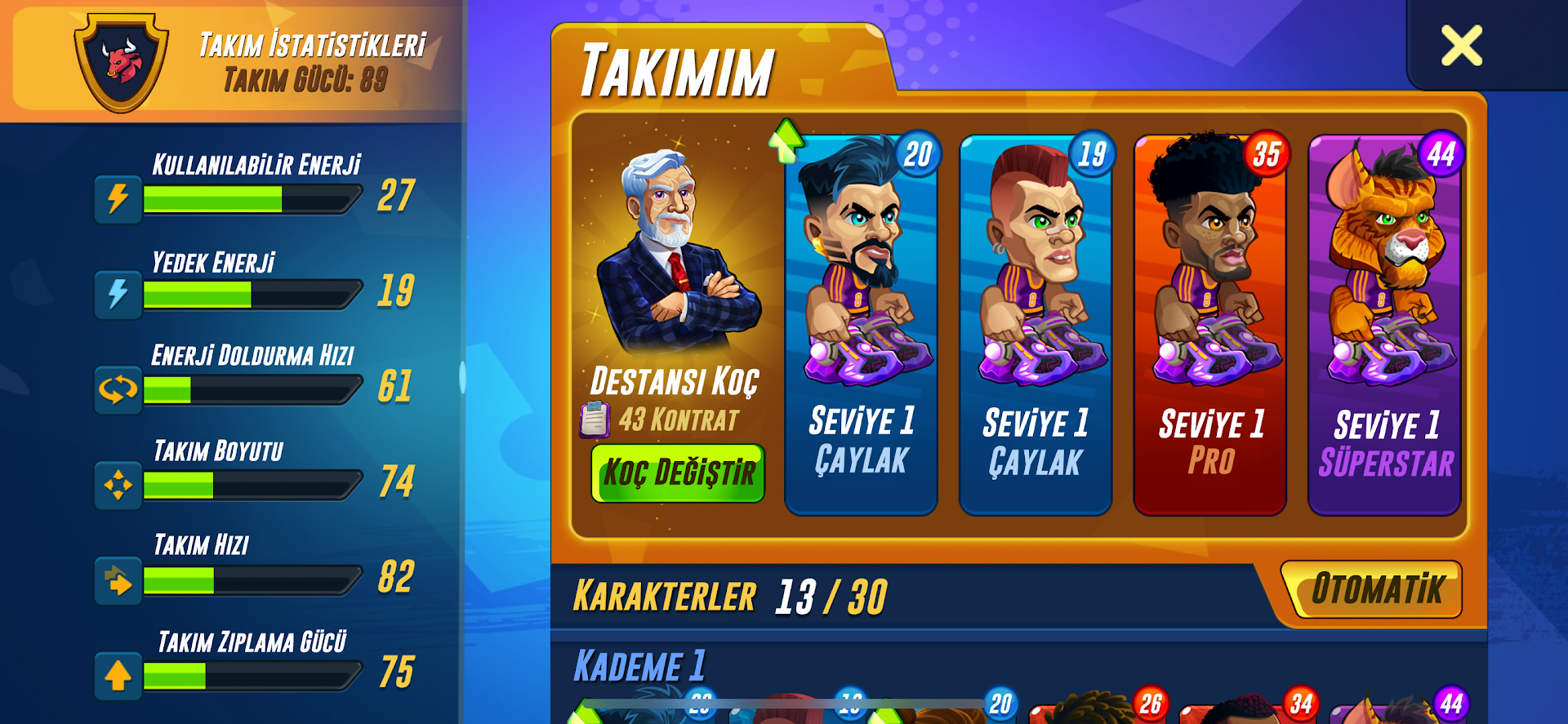
Task: Click the Kullanılabilir Enerji progress bar
Action: [x=252, y=198]
